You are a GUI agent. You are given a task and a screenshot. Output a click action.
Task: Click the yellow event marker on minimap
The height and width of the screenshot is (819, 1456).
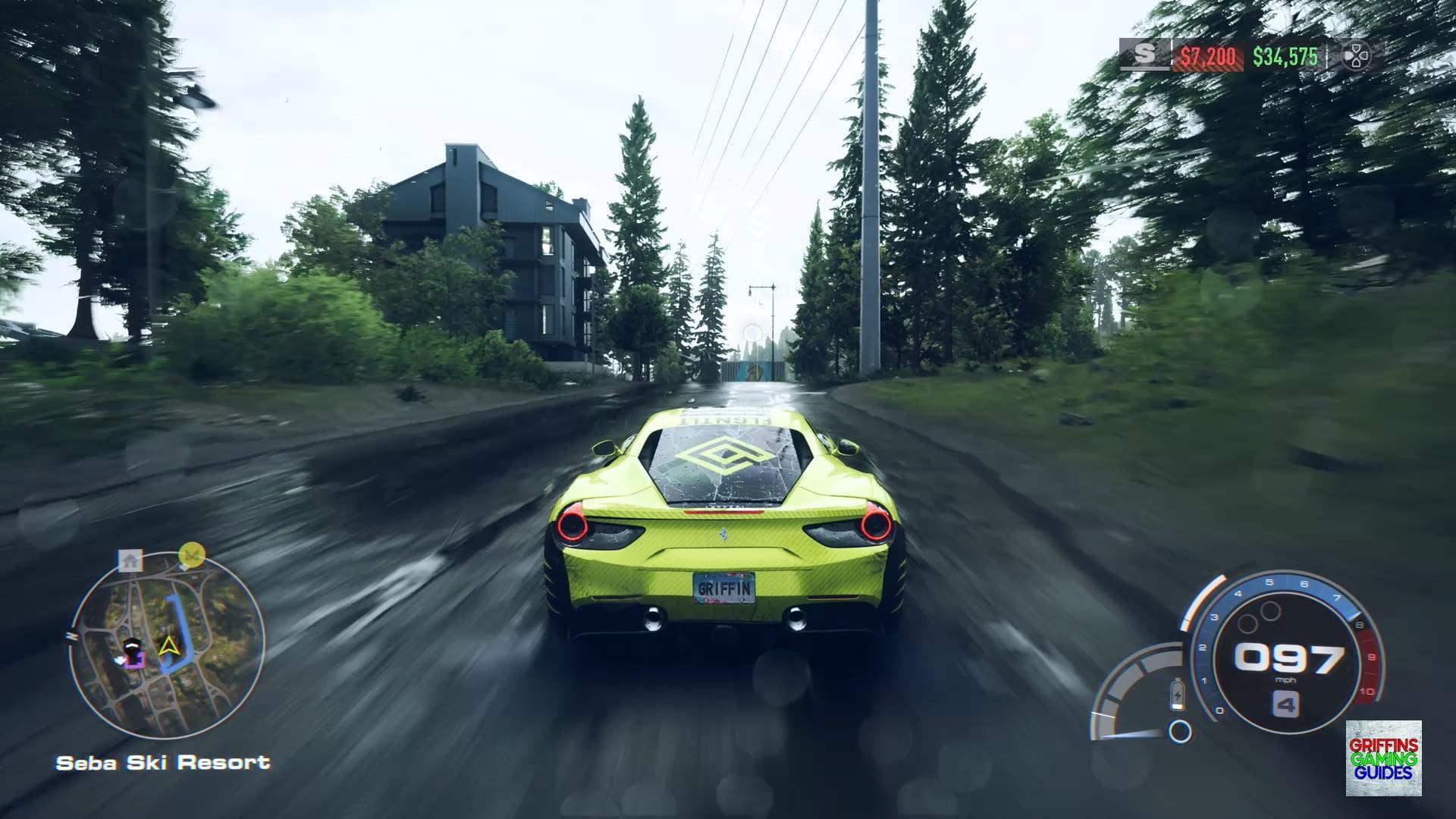pos(191,555)
